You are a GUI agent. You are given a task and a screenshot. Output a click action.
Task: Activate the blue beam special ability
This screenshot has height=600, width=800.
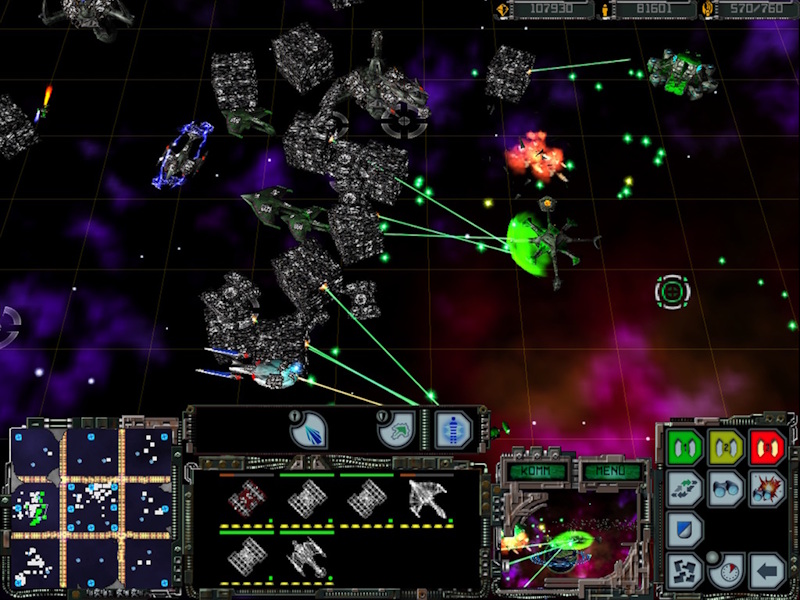tap(308, 430)
